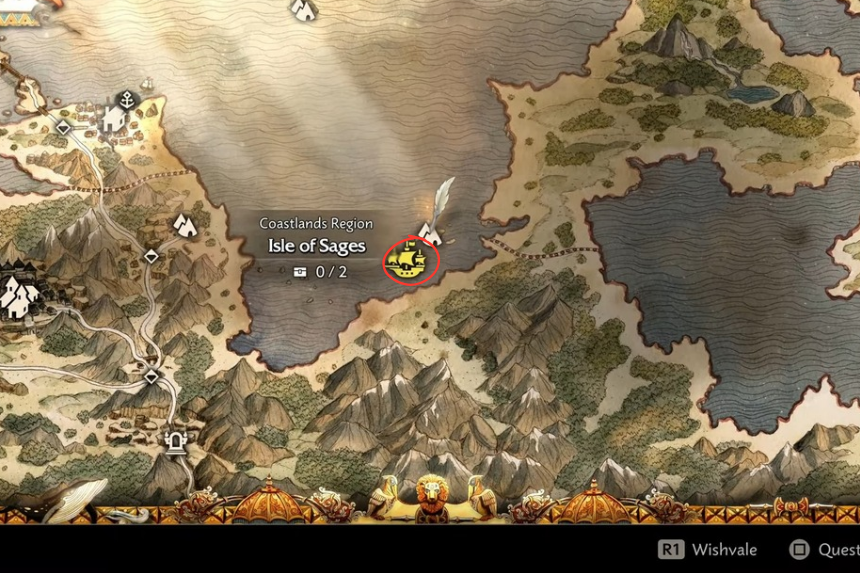
Task: Select the bell shrine marker among the mountains
Action: pos(178,440)
